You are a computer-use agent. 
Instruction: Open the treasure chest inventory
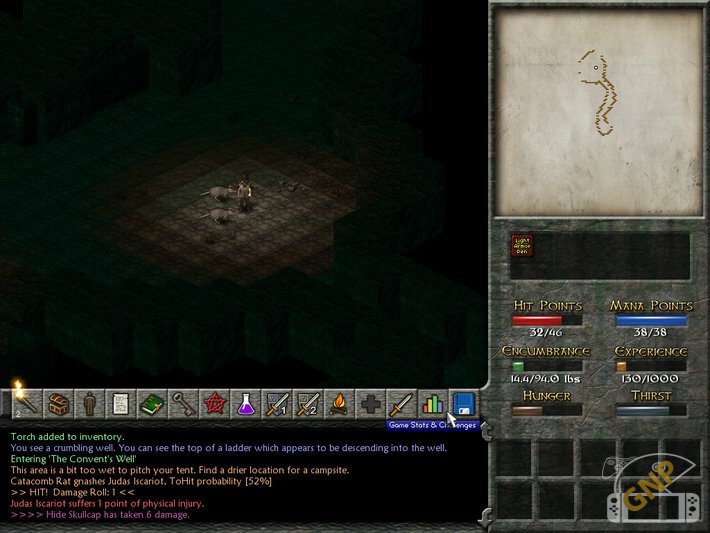point(58,404)
